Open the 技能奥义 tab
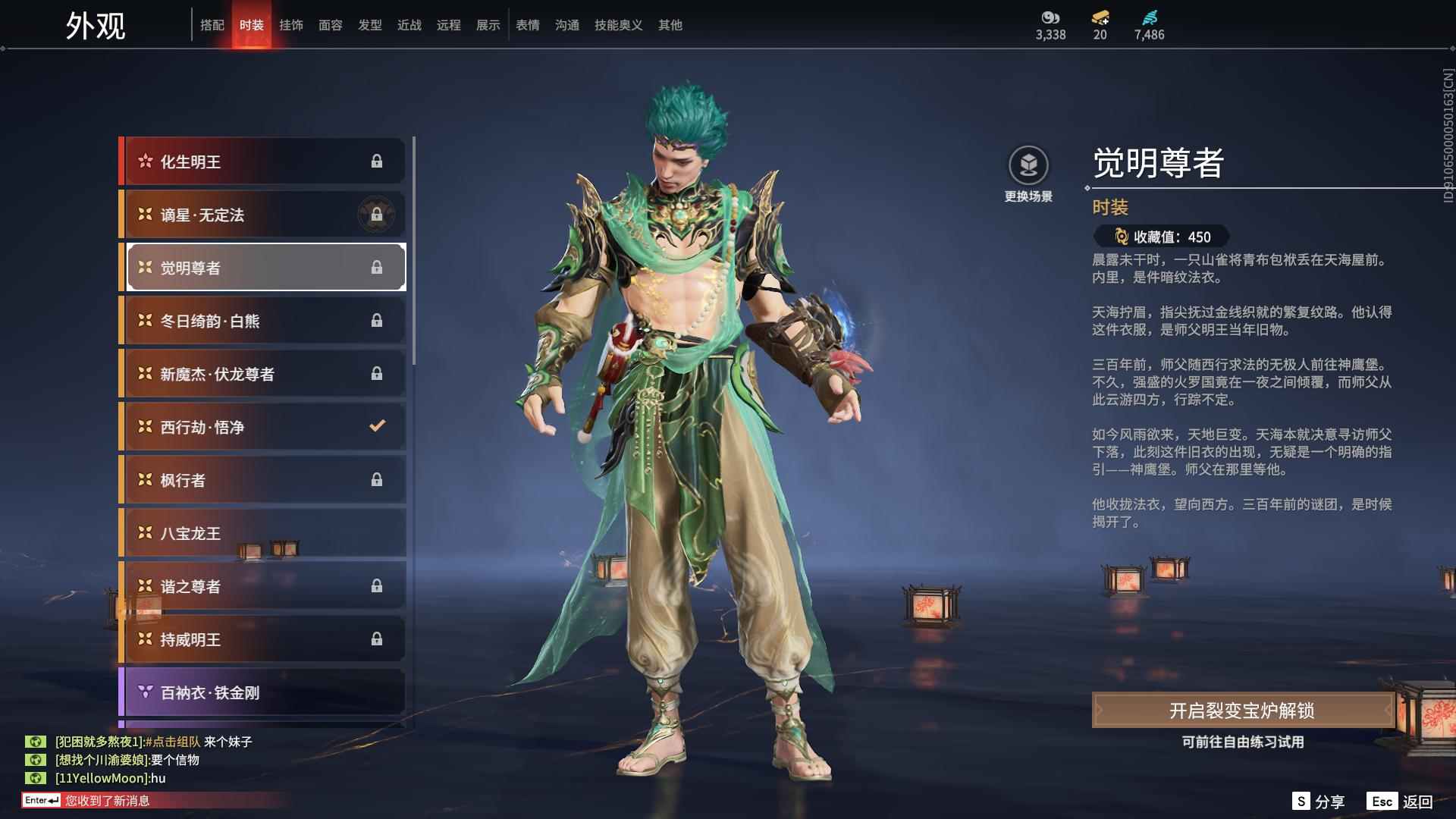1456x819 pixels. [x=619, y=25]
